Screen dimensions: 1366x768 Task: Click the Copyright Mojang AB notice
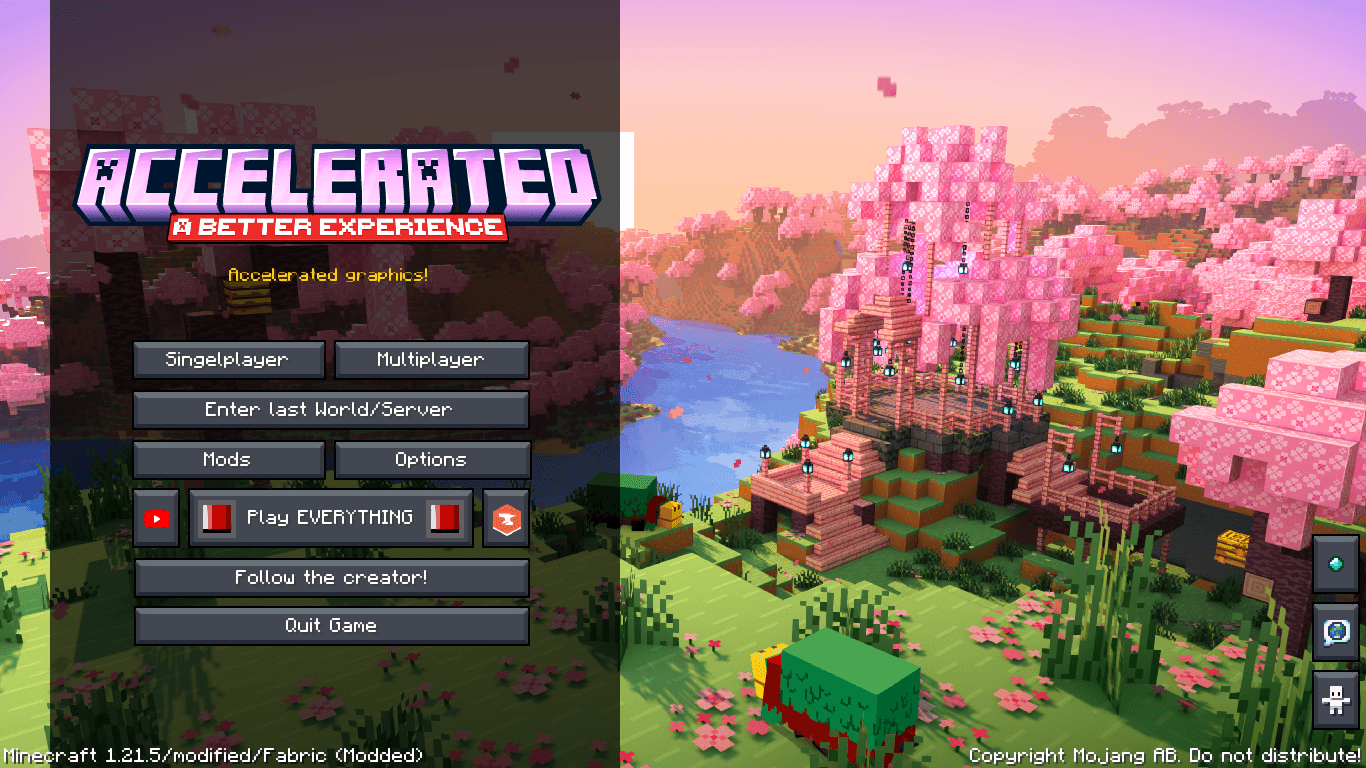1165,755
